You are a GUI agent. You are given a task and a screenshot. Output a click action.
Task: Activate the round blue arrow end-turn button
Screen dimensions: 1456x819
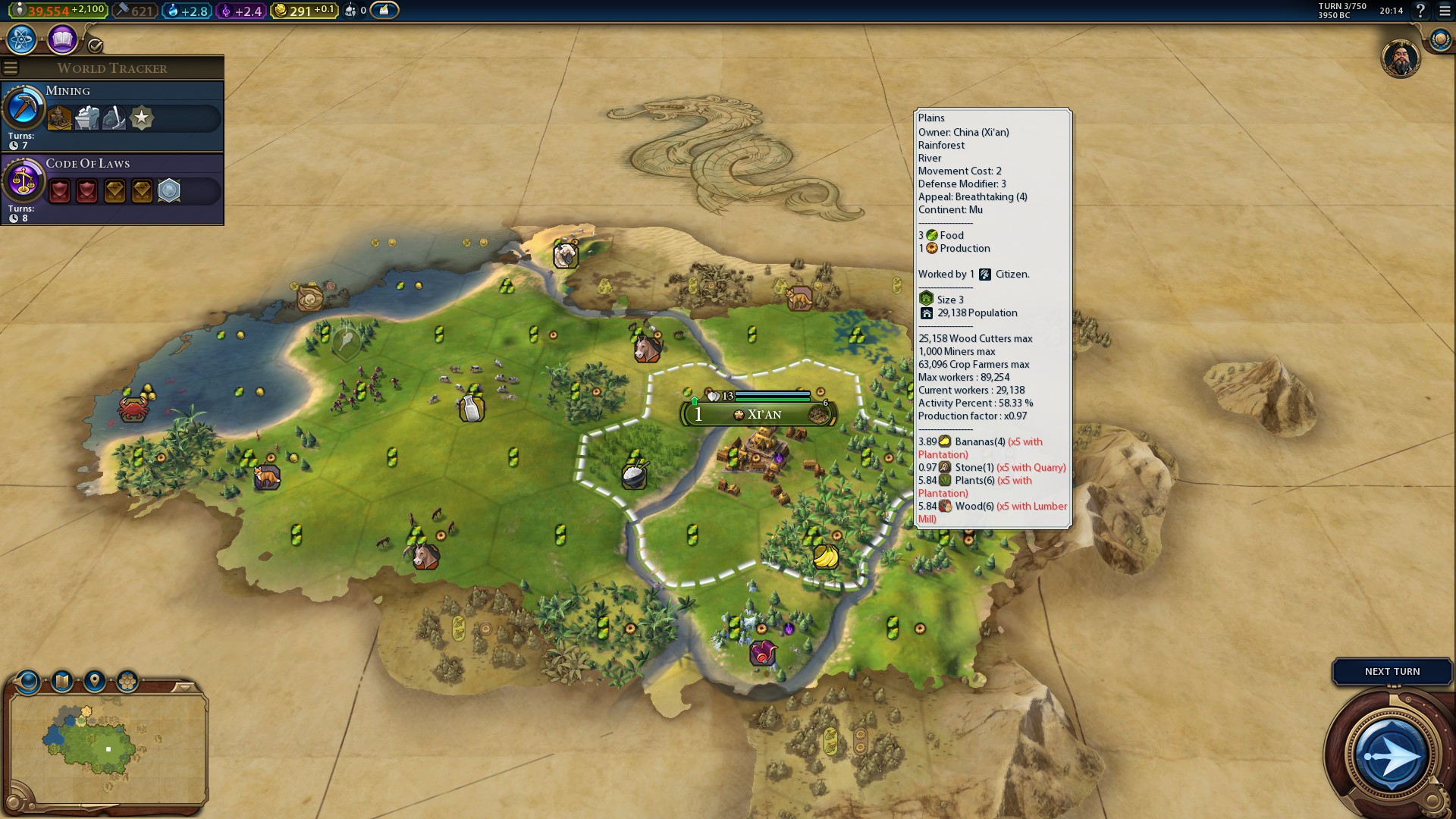coord(1391,756)
